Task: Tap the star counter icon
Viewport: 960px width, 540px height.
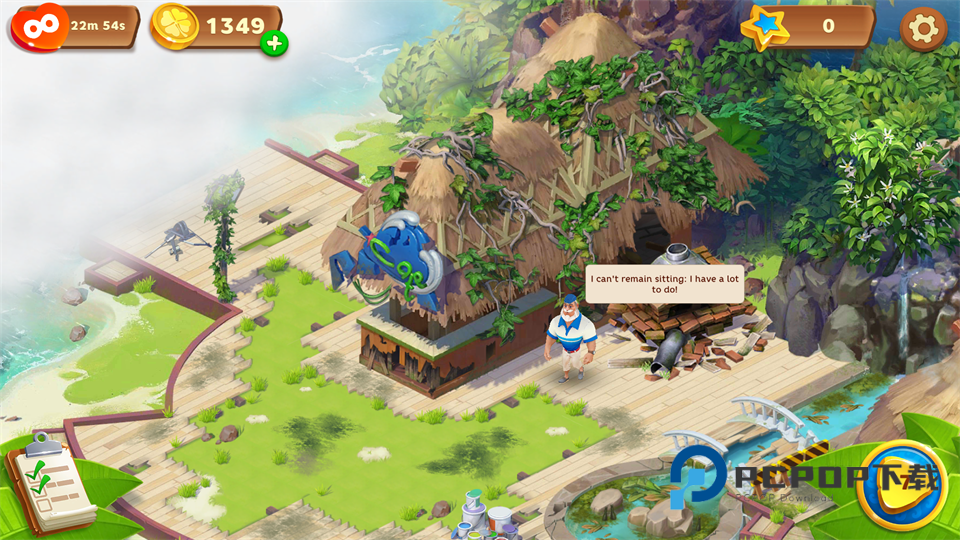Action: coord(767,27)
